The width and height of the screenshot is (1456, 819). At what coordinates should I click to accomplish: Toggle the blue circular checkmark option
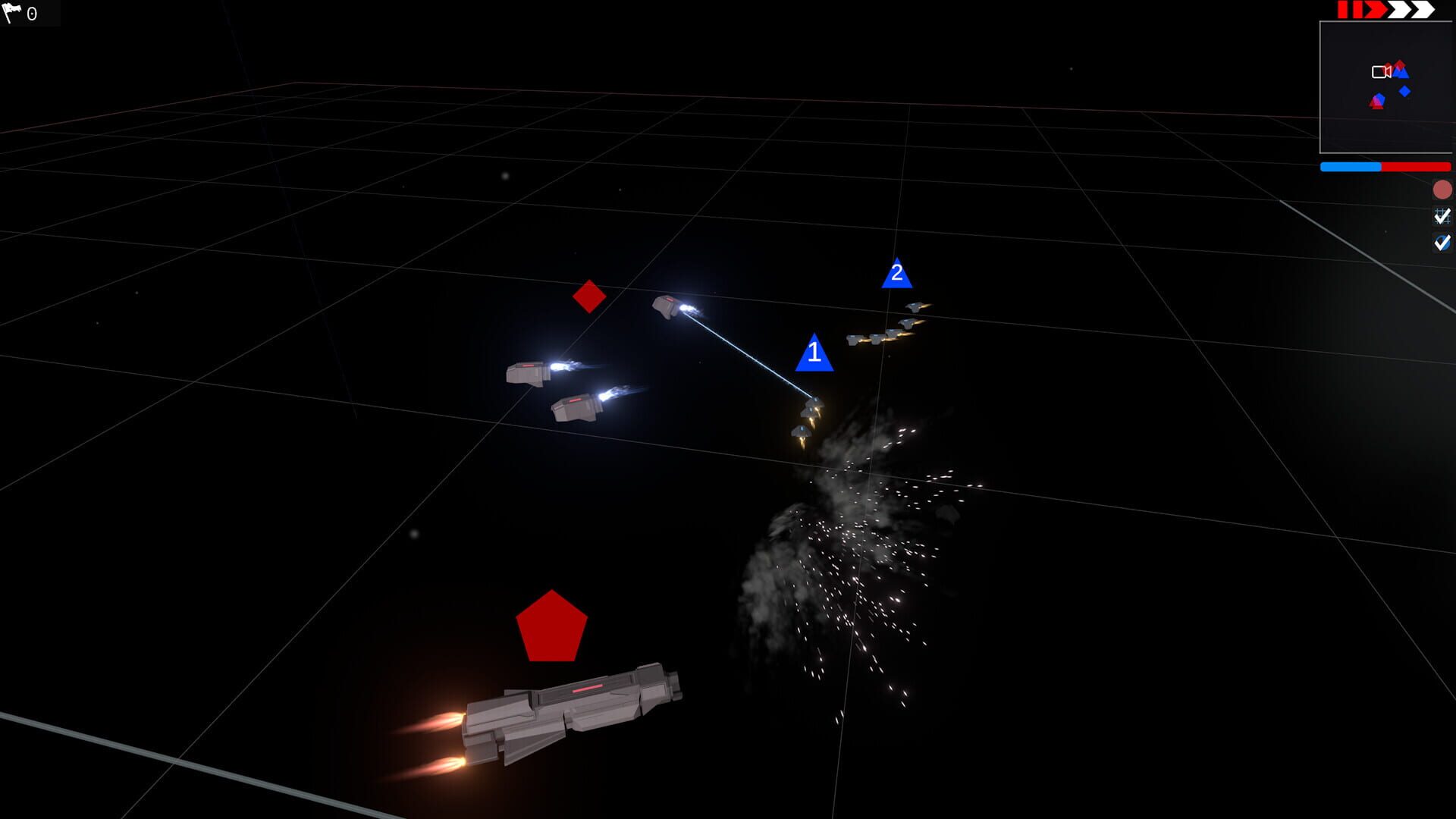point(1444,243)
